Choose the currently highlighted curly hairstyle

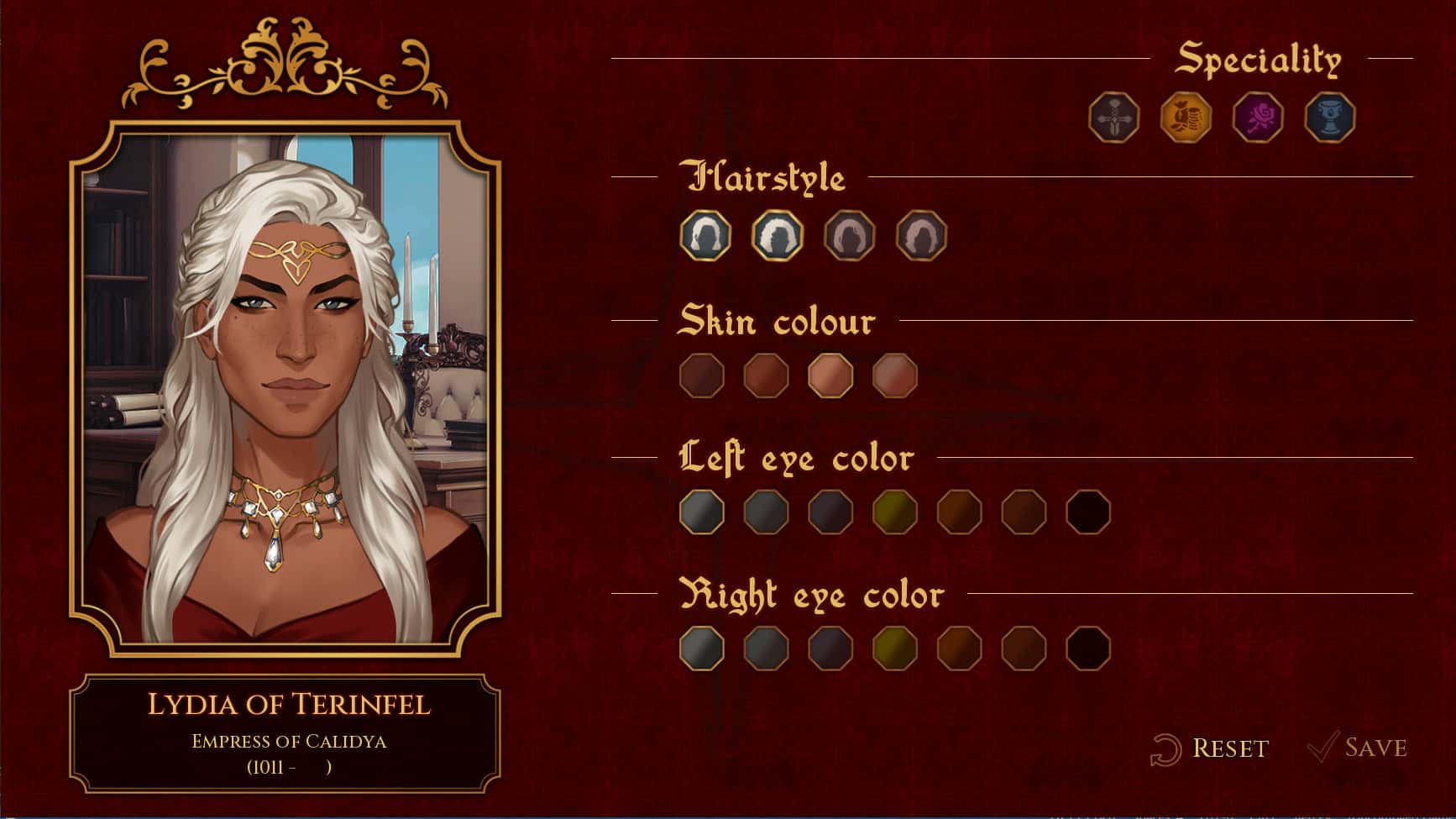point(776,236)
